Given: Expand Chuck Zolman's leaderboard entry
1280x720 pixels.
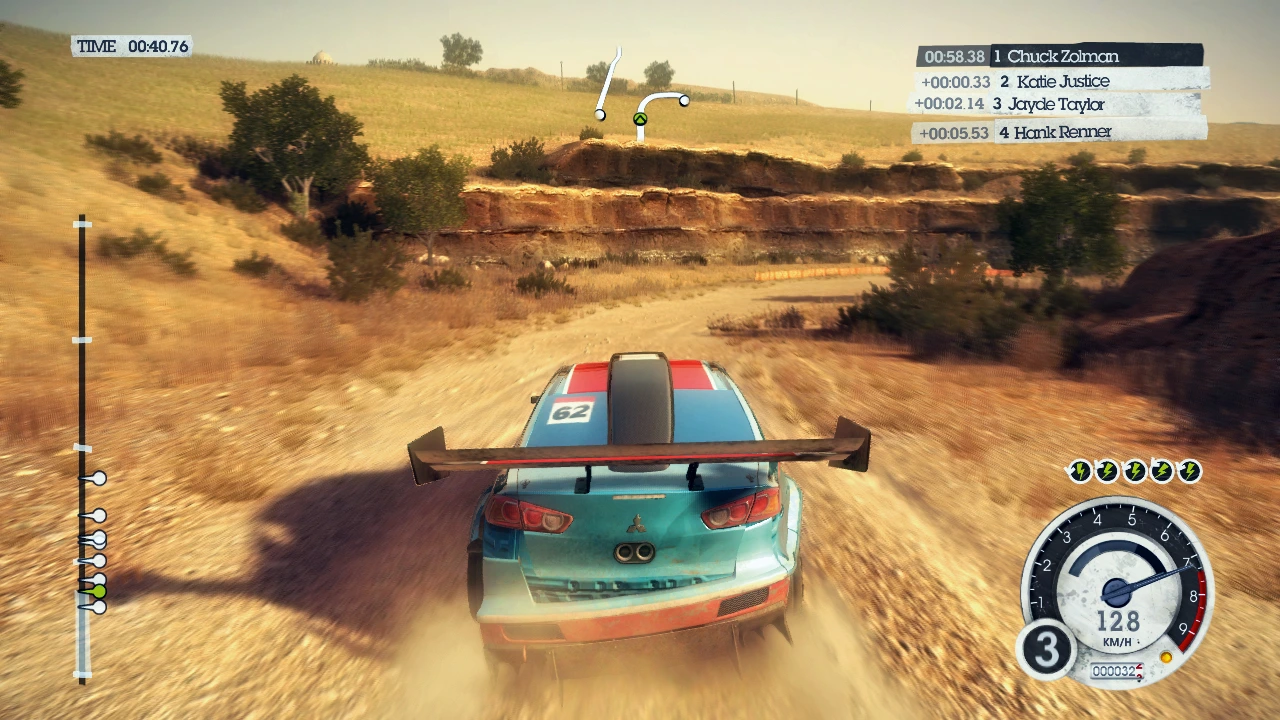Looking at the screenshot, I should point(1063,56).
